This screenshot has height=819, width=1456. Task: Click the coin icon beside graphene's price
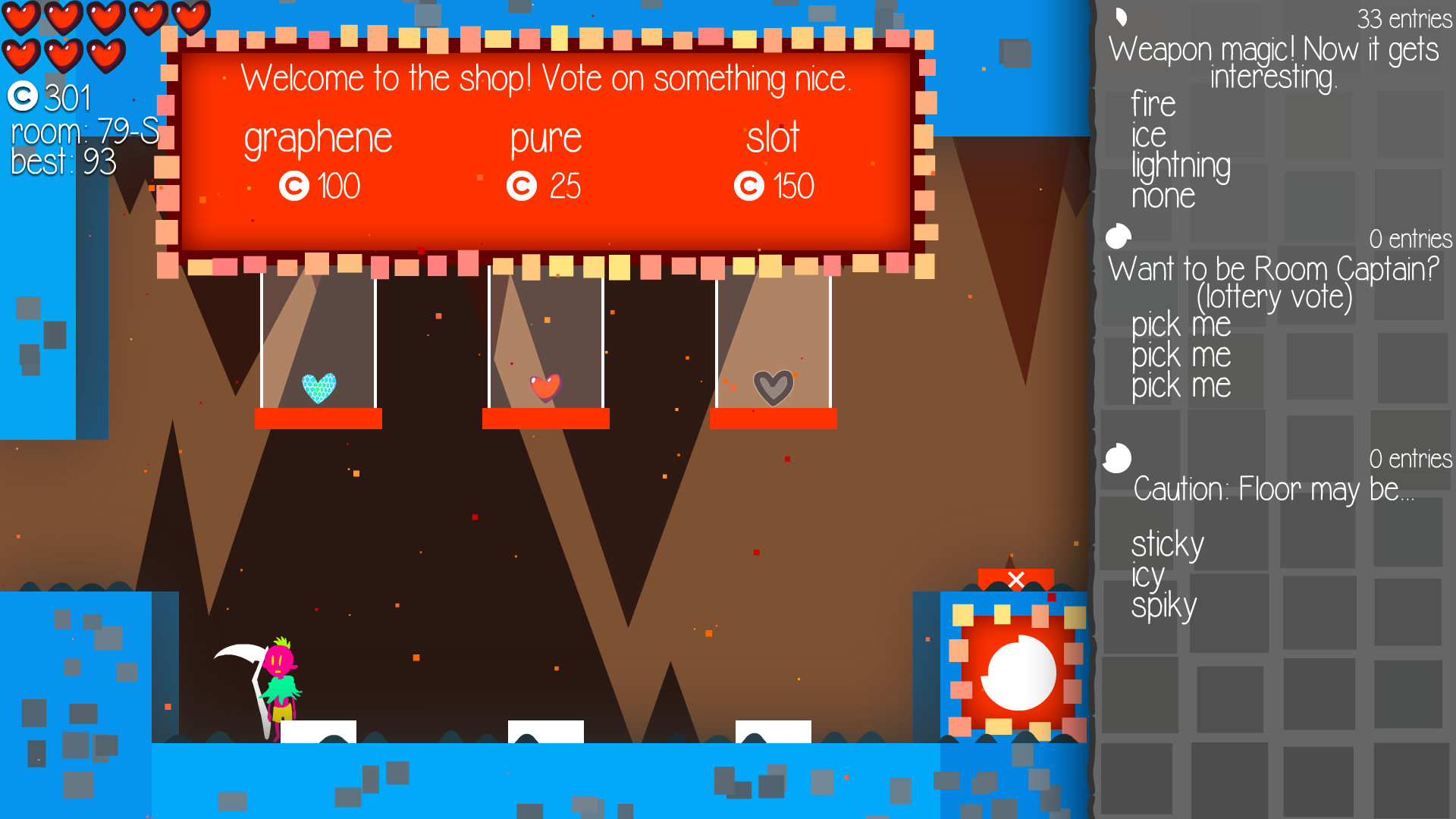coord(295,184)
